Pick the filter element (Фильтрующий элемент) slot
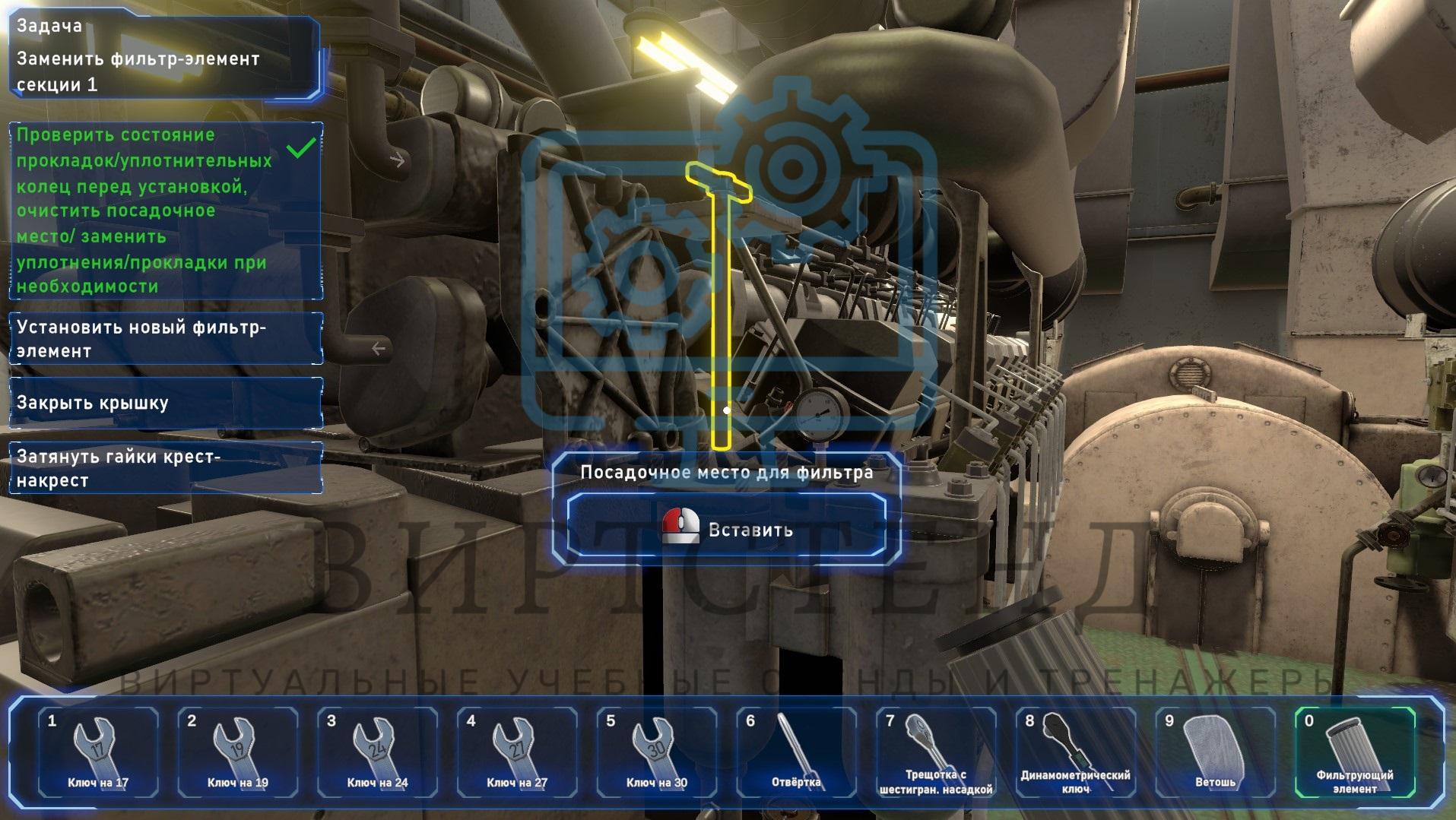1456x820 pixels. tap(1355, 752)
